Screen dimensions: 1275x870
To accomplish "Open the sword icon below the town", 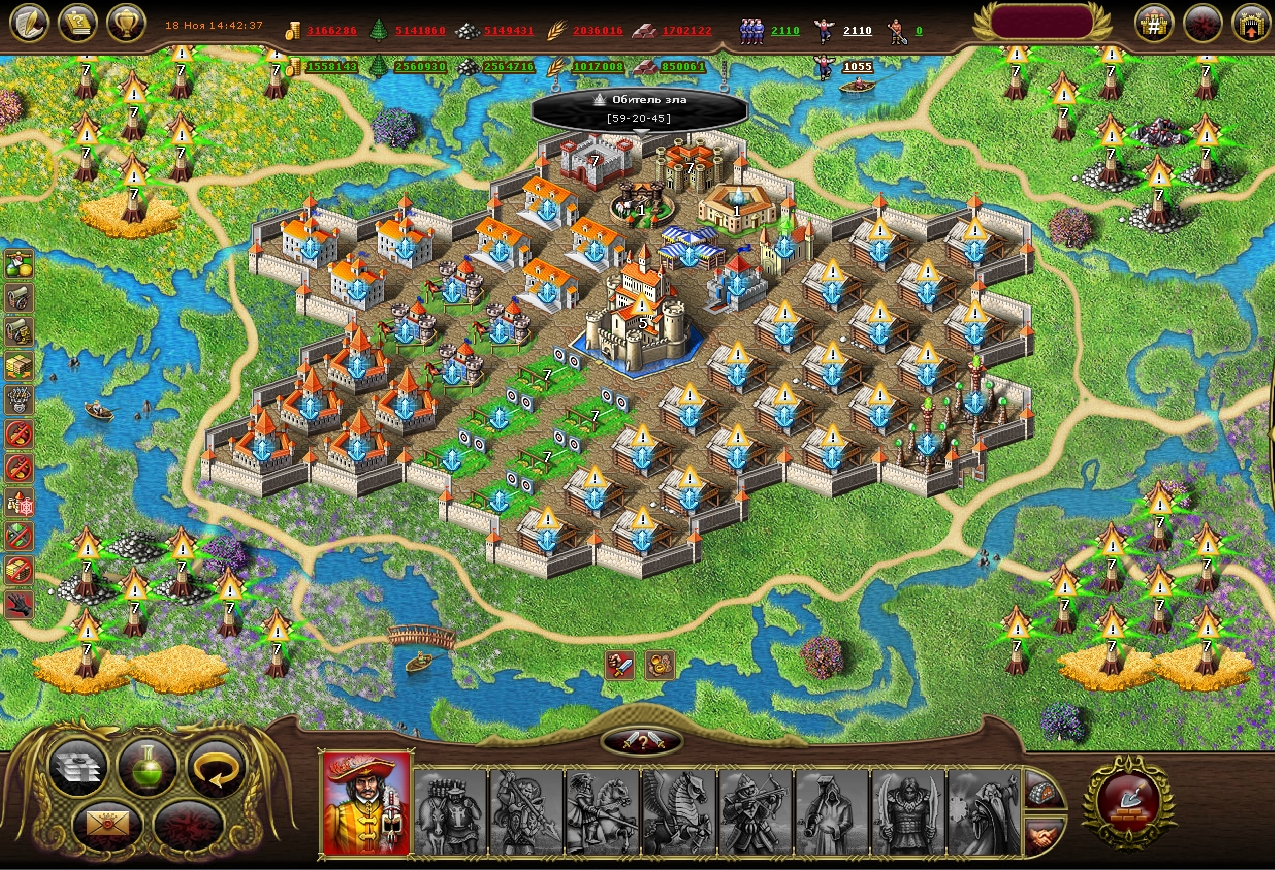I will 620,664.
